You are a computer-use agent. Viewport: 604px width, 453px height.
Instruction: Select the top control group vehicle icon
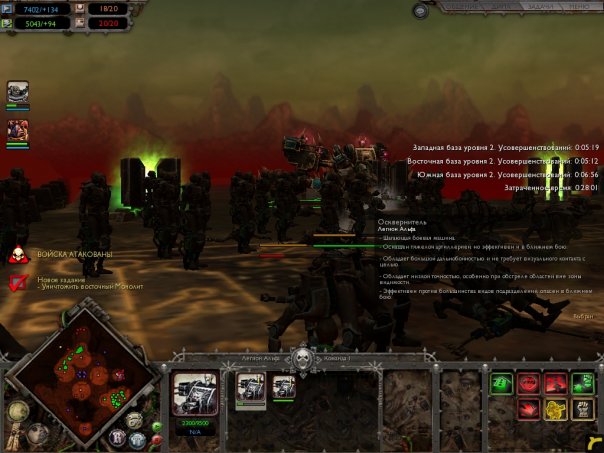[18, 93]
